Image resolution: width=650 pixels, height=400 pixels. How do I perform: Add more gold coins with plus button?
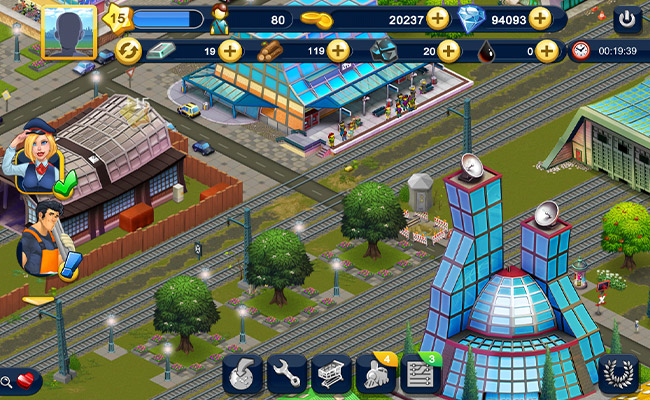tap(438, 18)
